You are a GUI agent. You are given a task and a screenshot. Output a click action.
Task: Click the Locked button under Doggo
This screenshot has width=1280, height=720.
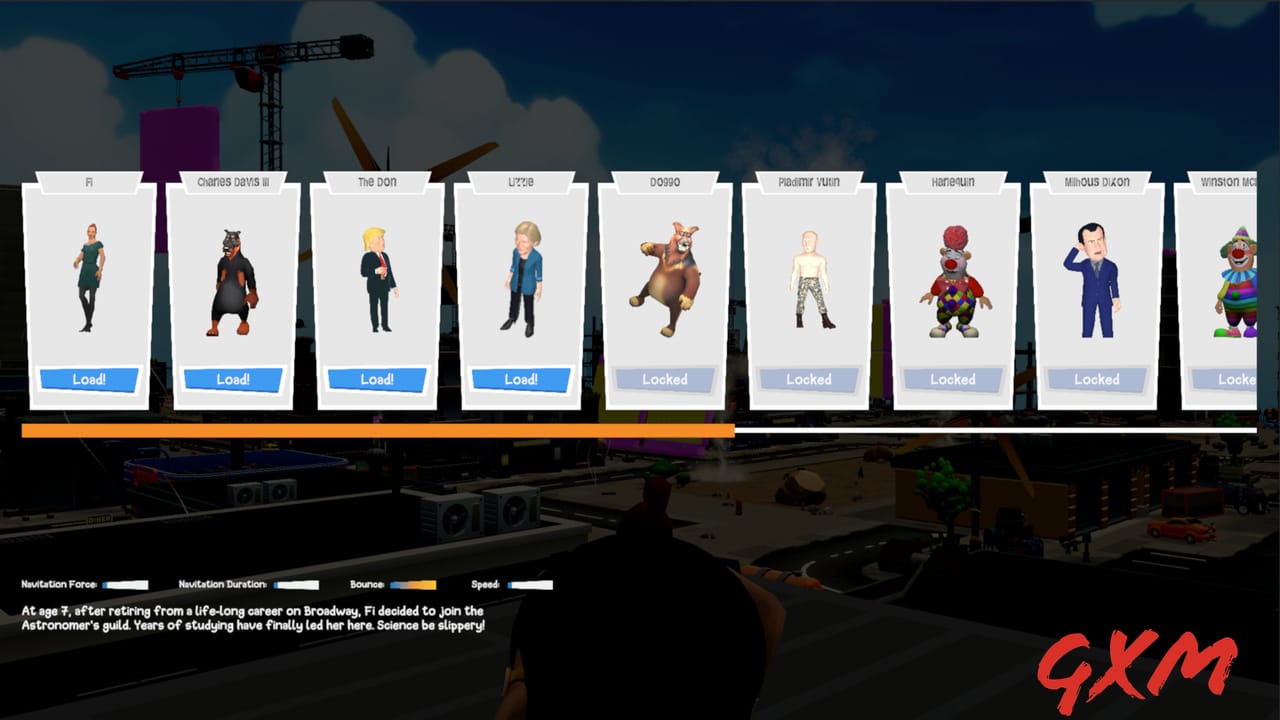tap(665, 379)
